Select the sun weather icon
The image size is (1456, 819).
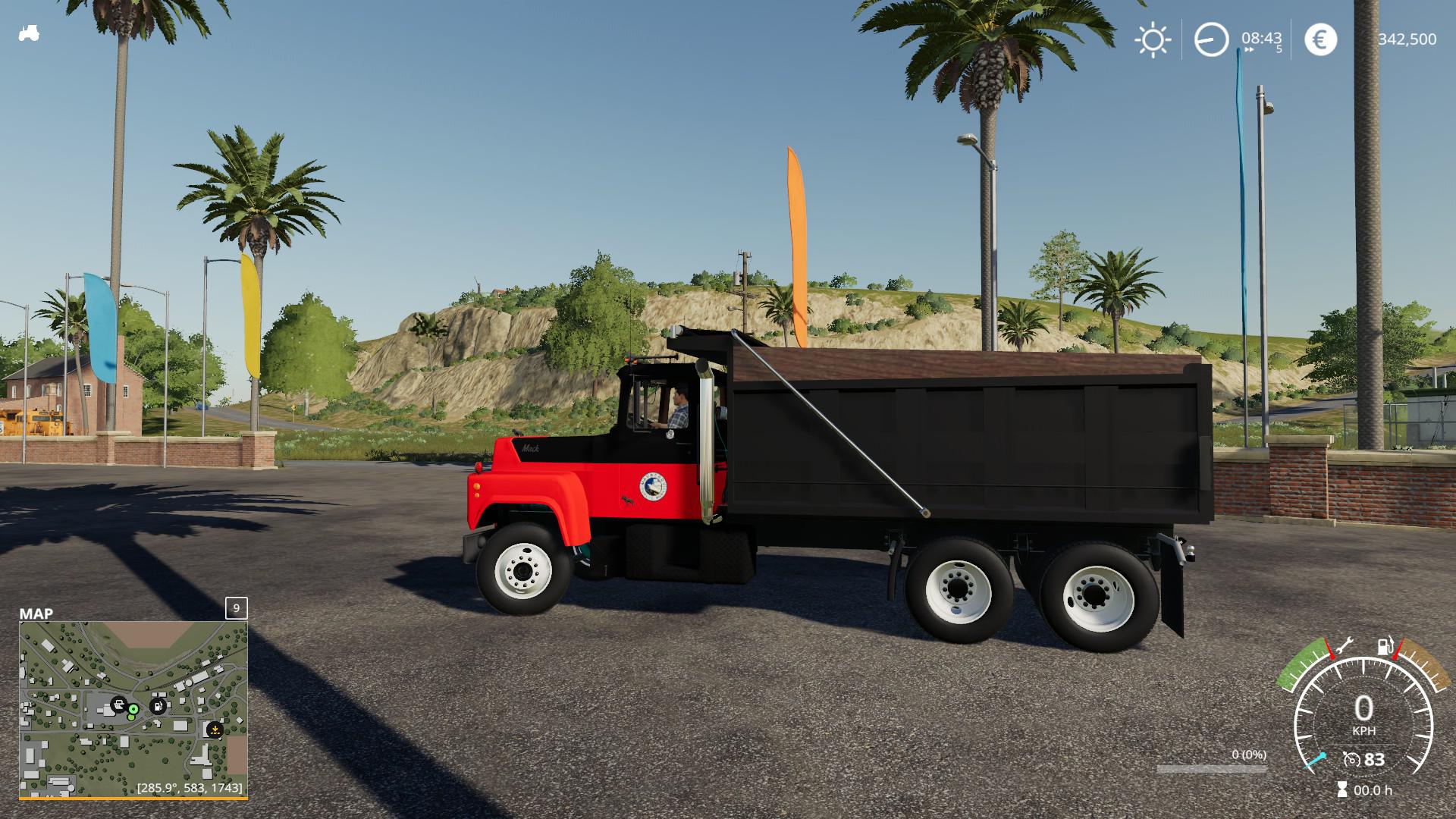(1153, 39)
